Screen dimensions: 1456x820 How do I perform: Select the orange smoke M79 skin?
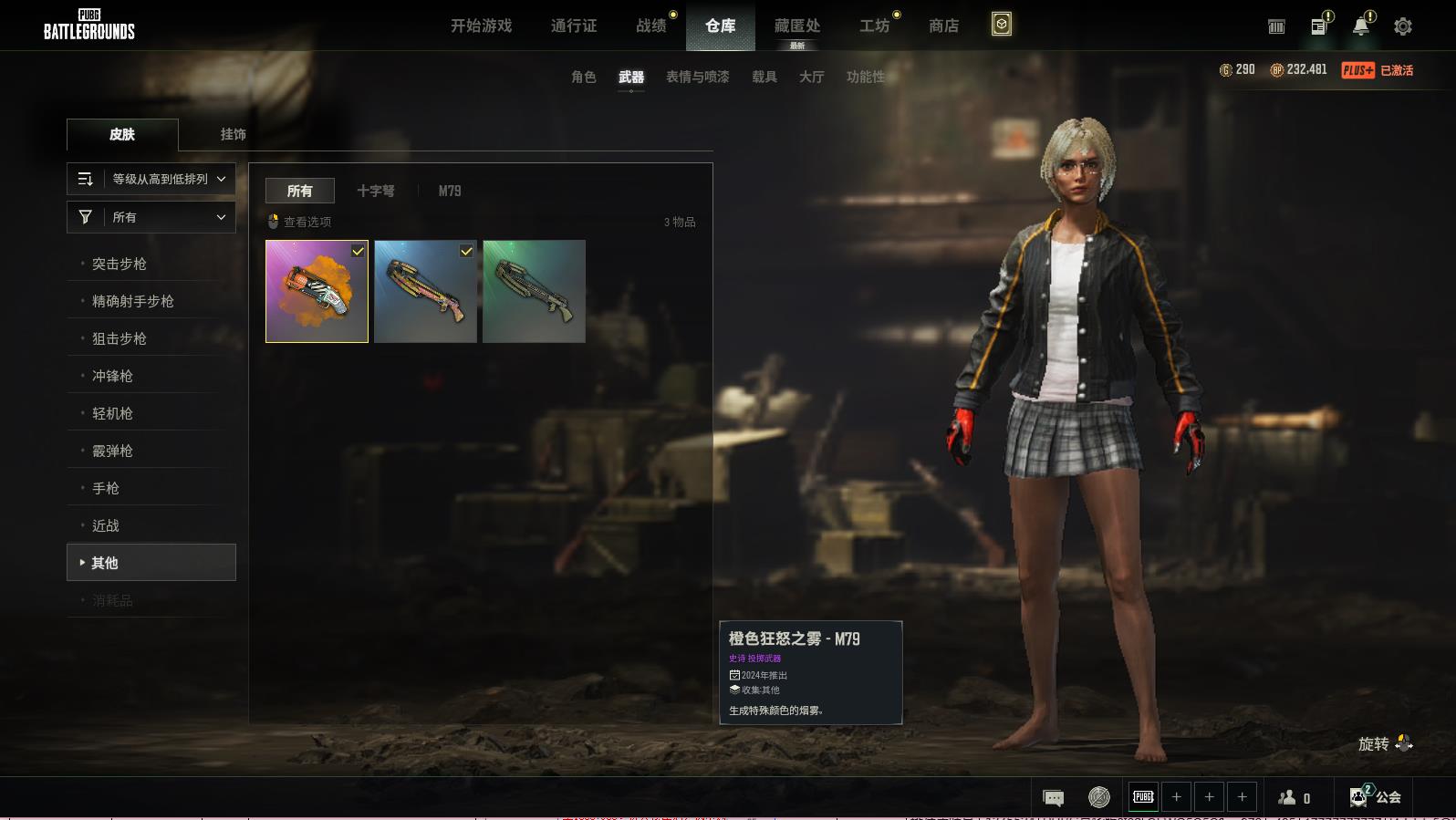point(317,291)
